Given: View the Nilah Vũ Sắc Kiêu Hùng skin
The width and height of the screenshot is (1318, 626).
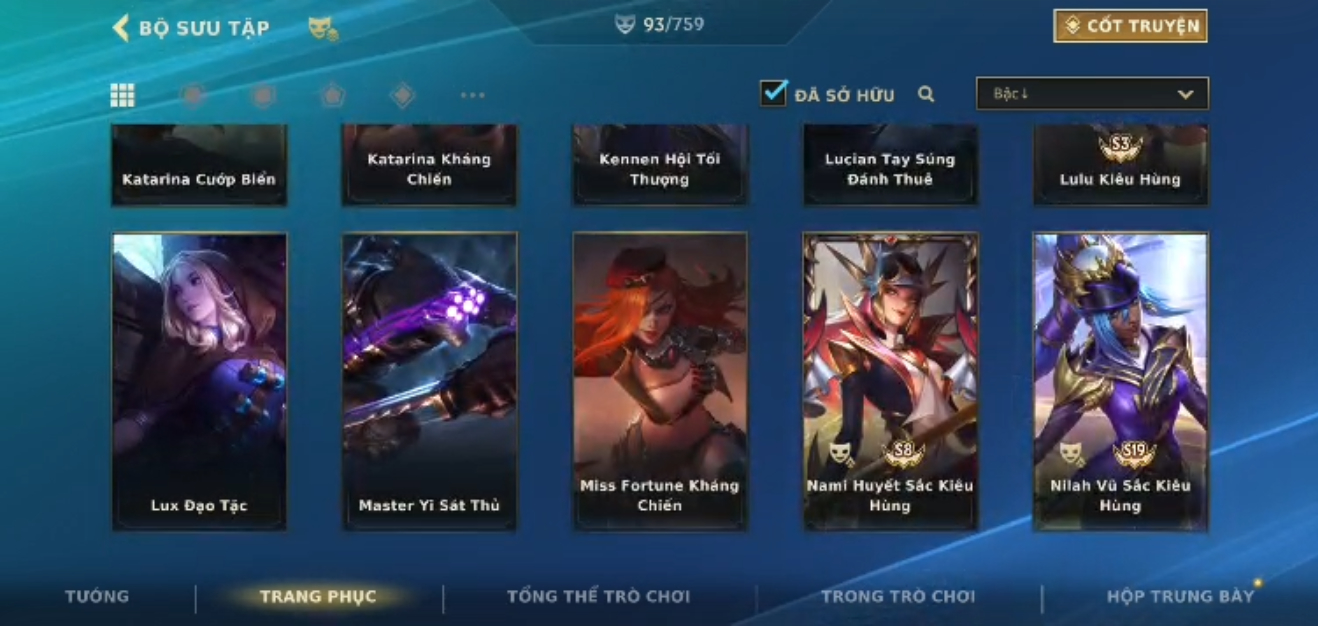Looking at the screenshot, I should pos(1120,380).
